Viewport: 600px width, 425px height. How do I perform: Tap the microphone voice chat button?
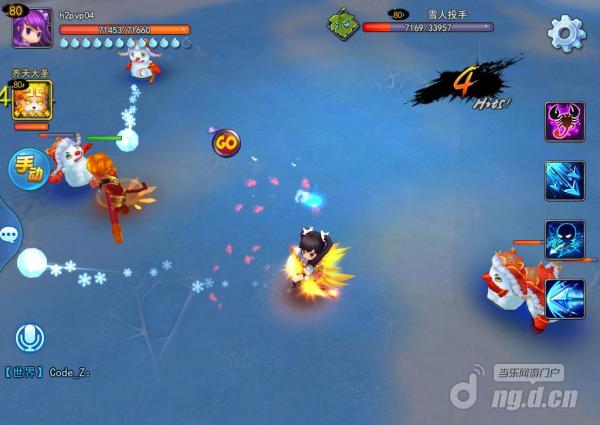point(29,339)
